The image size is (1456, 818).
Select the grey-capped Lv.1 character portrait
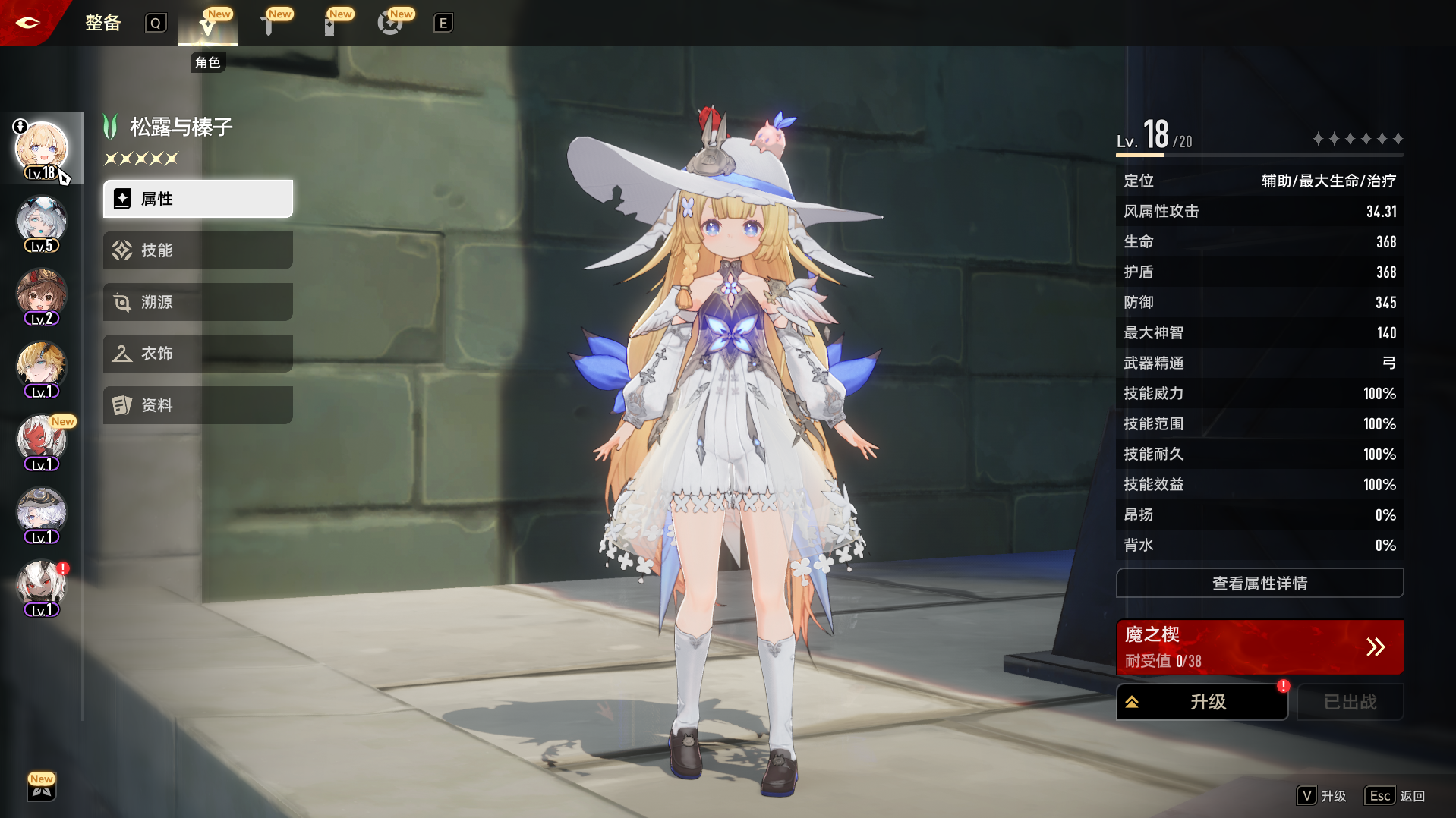pos(42,514)
